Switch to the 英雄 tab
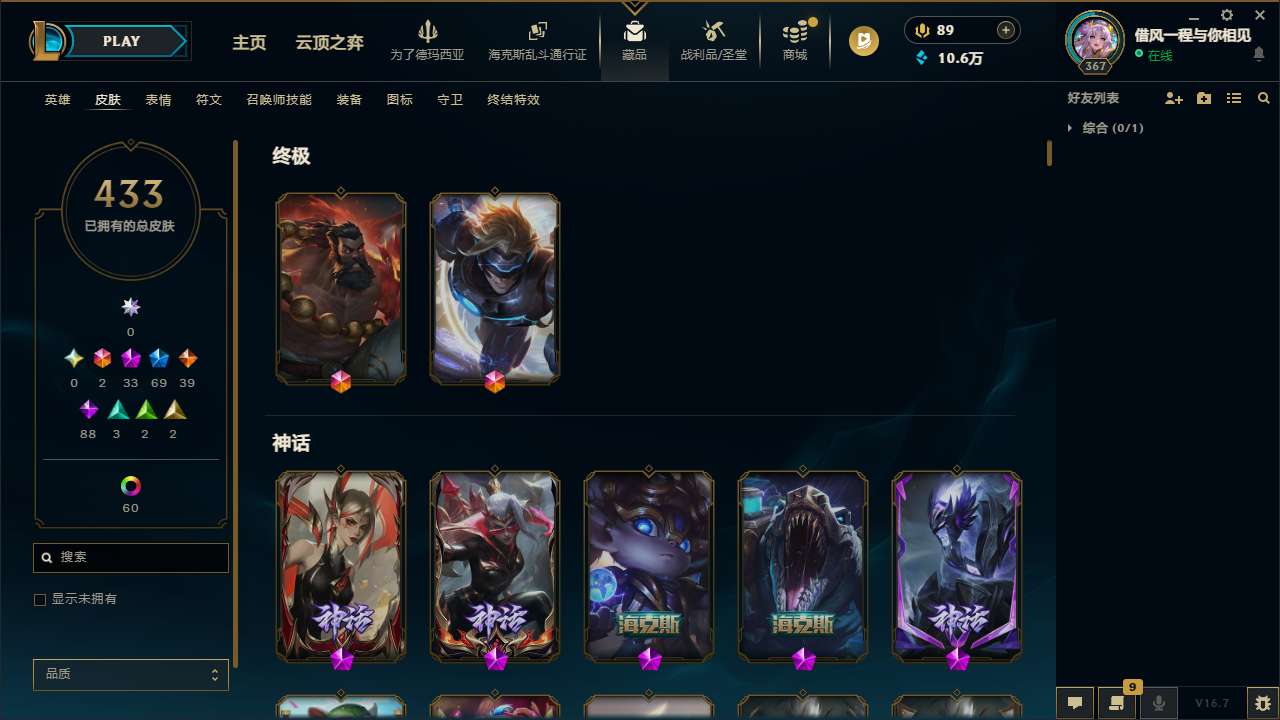The image size is (1280, 720). [x=57, y=100]
